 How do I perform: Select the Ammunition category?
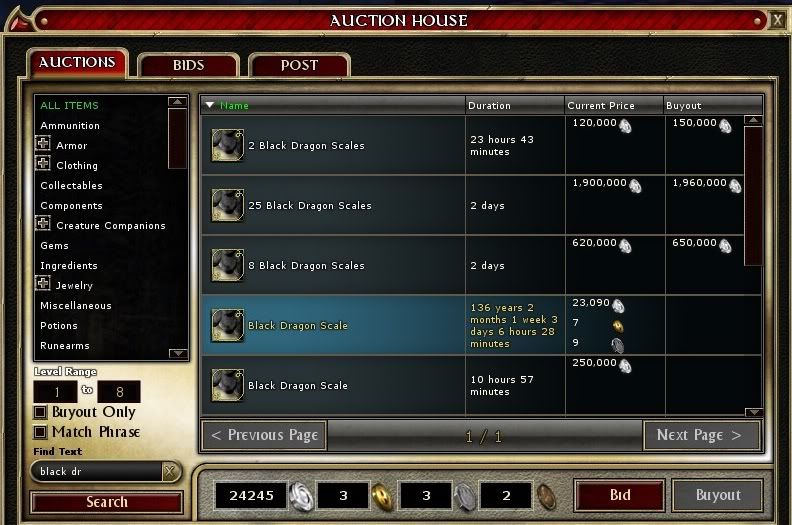pos(70,126)
